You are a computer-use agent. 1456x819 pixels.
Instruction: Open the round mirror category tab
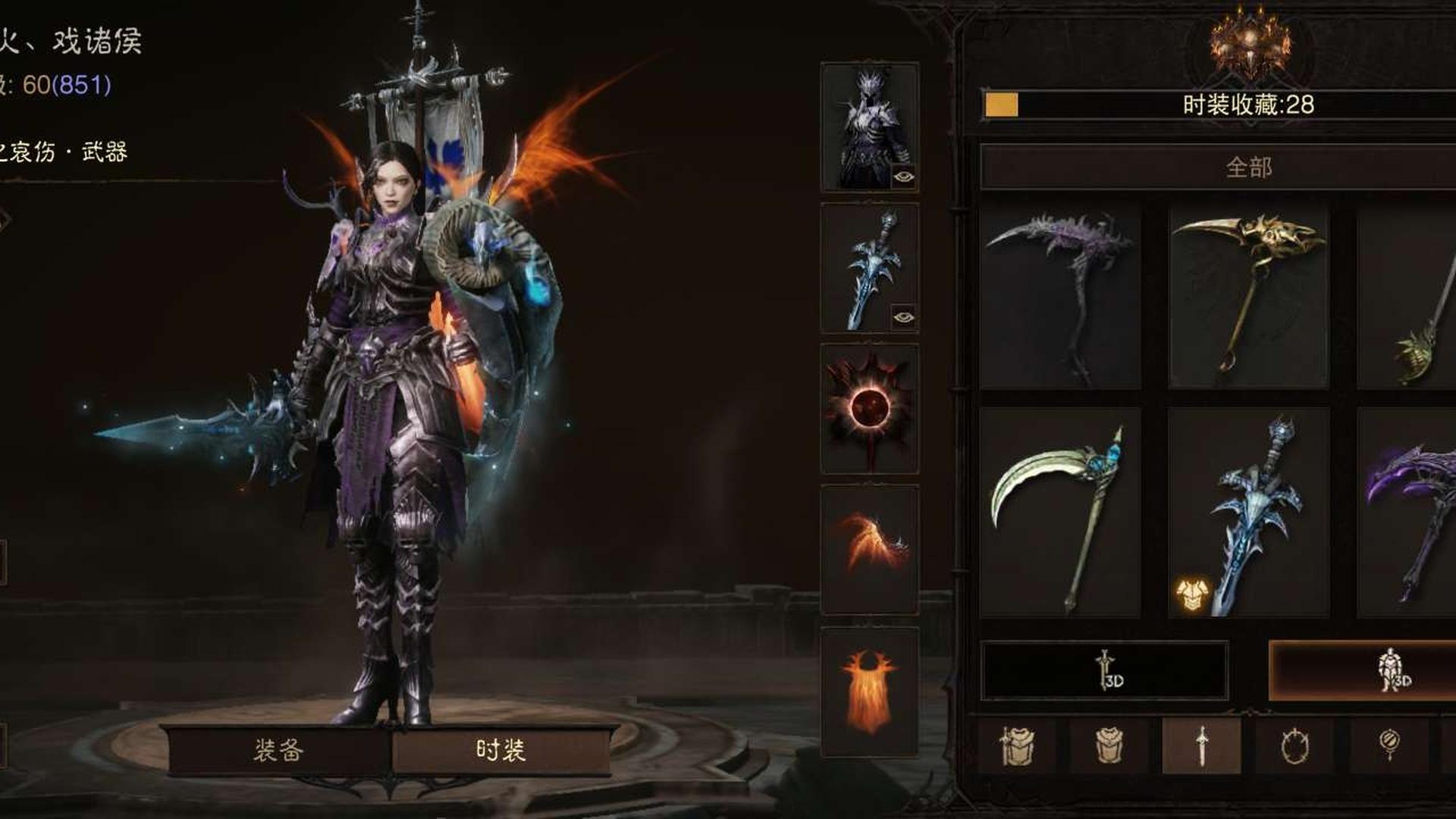[x=1389, y=746]
